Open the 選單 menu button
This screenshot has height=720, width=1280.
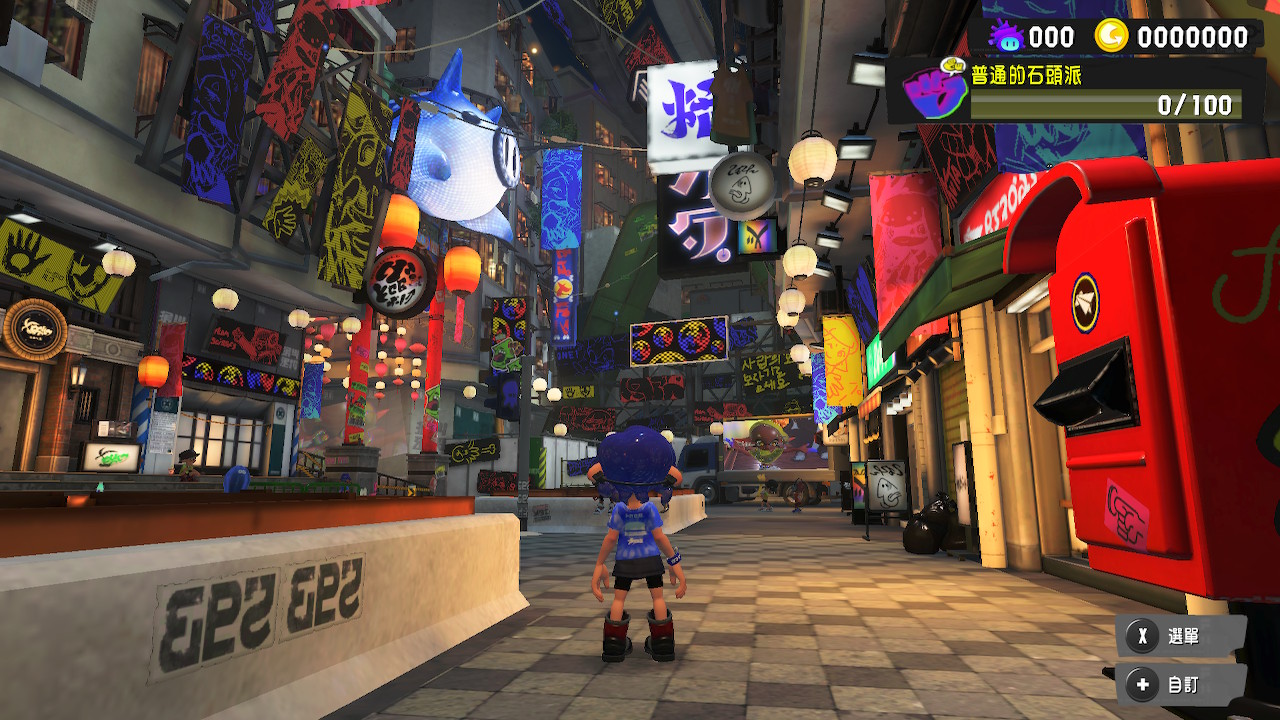tap(1181, 636)
